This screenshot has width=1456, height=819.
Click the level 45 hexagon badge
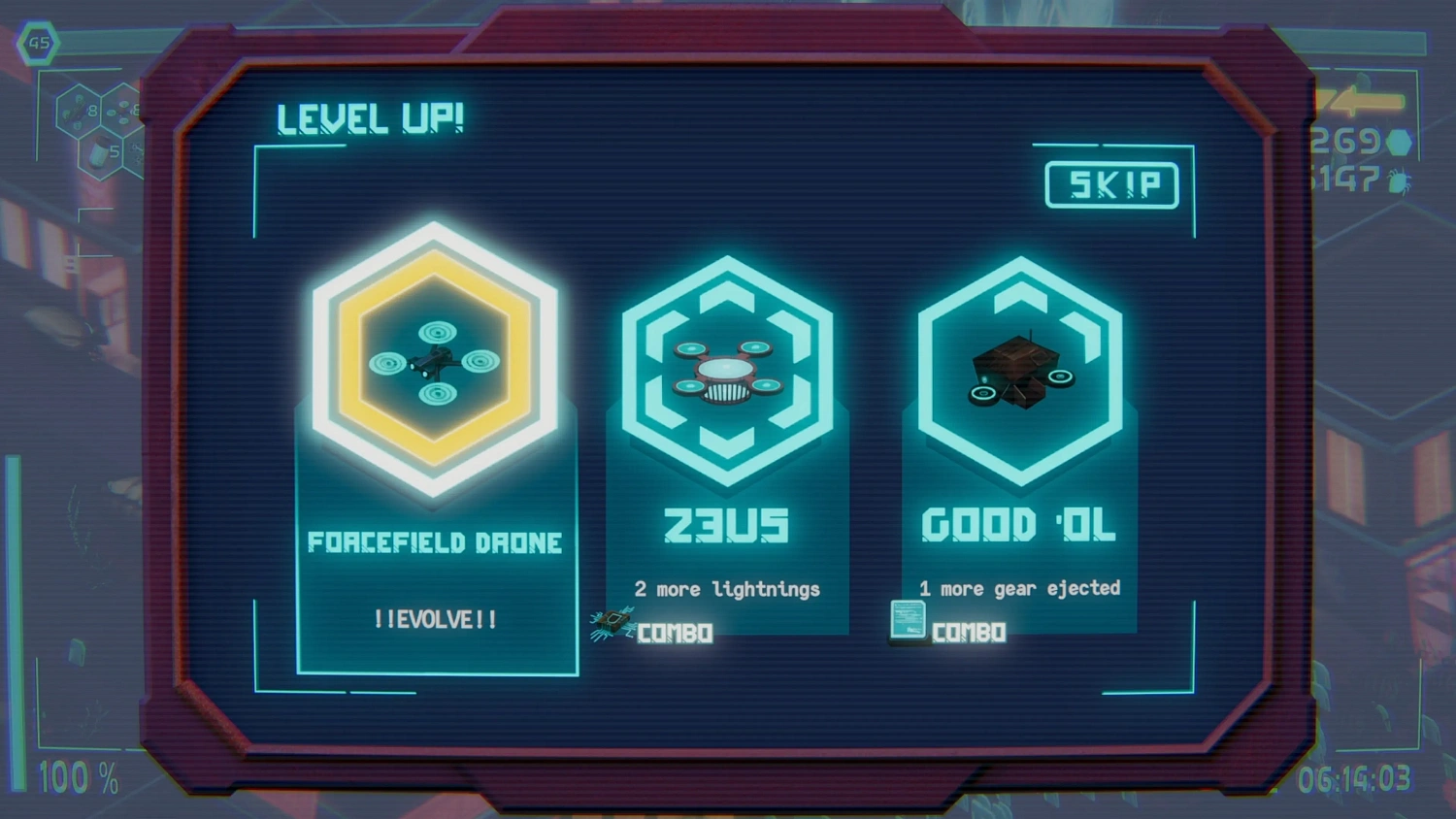pyautogui.click(x=38, y=43)
